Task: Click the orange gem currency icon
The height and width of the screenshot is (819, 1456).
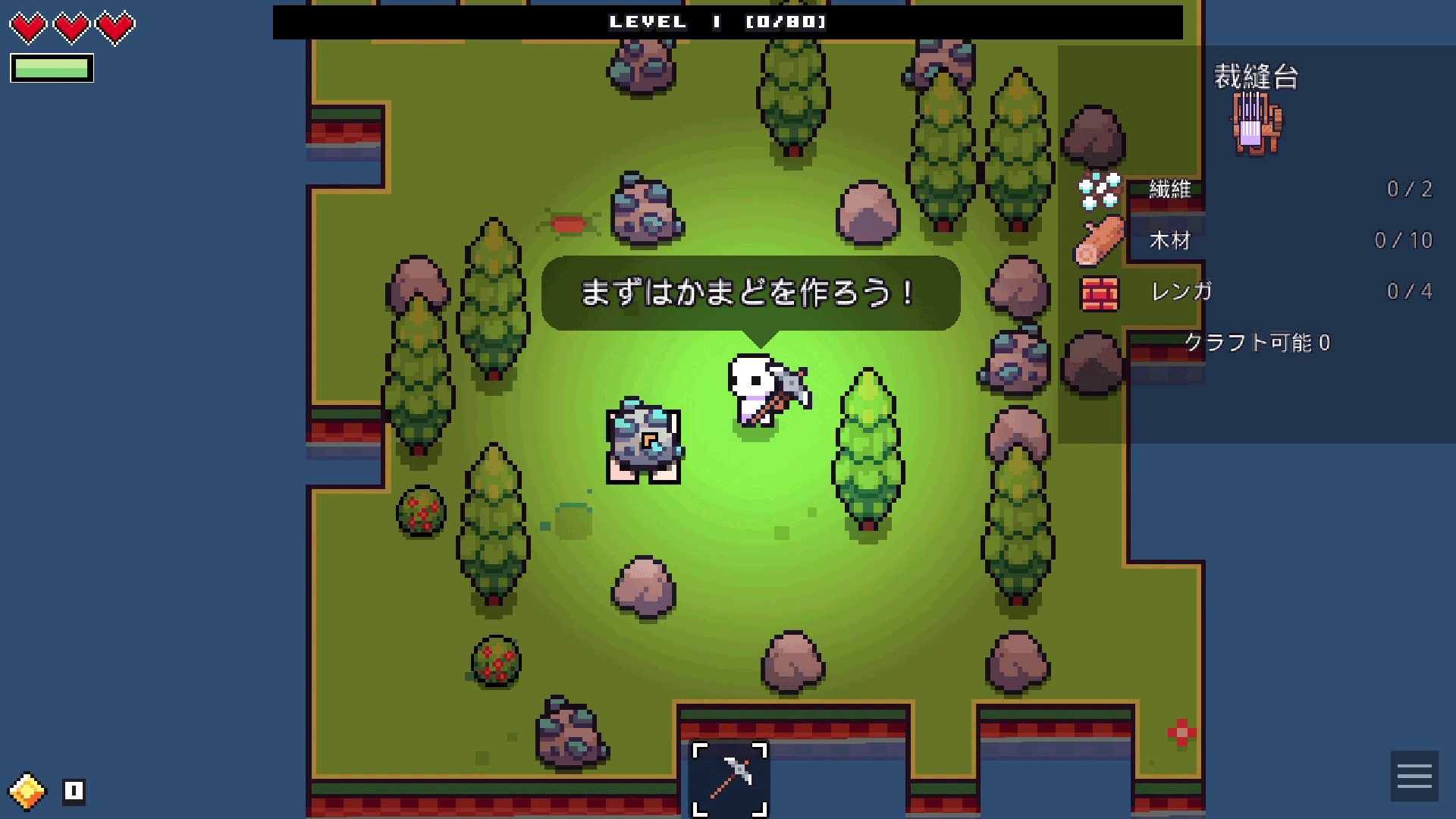Action: [29, 790]
